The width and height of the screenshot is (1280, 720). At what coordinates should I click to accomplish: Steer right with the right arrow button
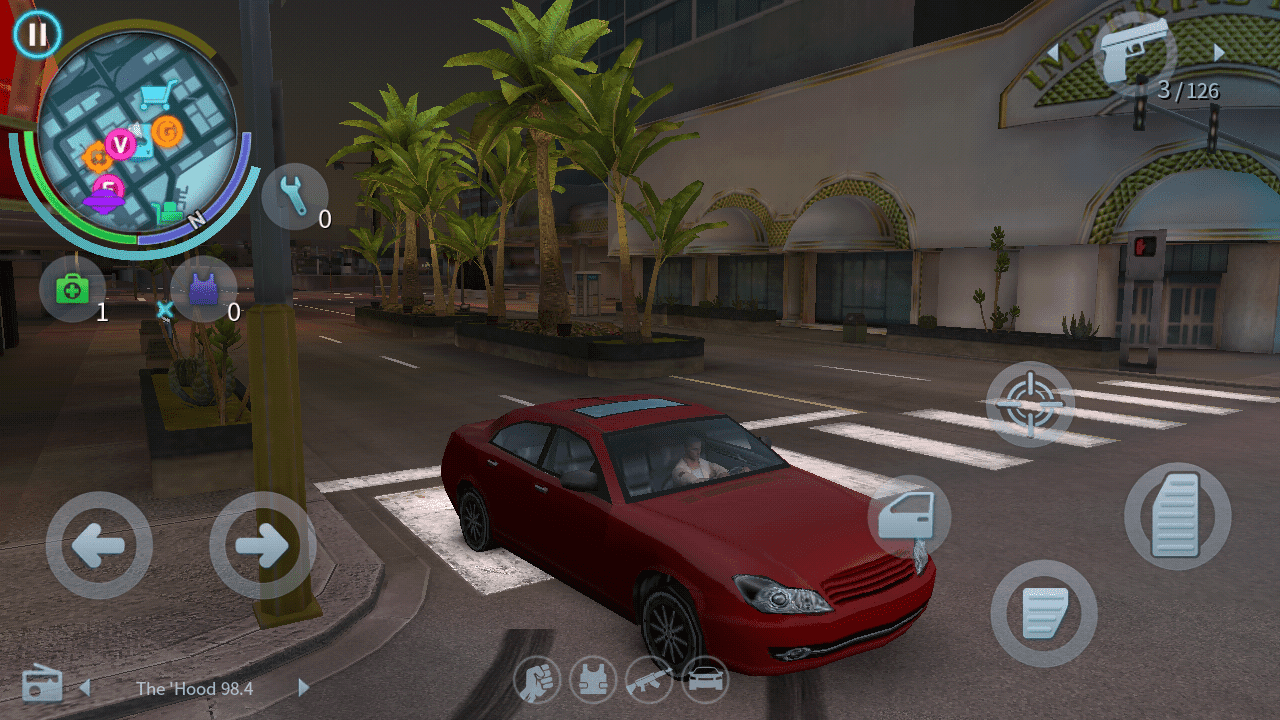pyautogui.click(x=262, y=545)
